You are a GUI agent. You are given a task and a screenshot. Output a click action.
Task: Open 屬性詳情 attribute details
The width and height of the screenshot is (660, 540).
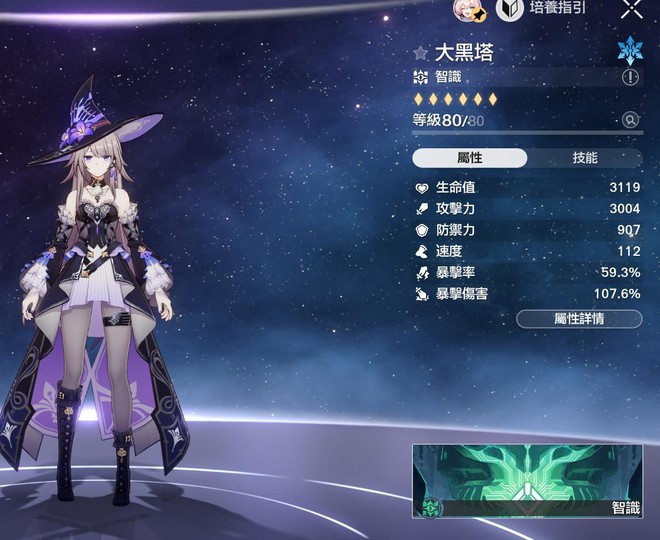pyautogui.click(x=580, y=319)
